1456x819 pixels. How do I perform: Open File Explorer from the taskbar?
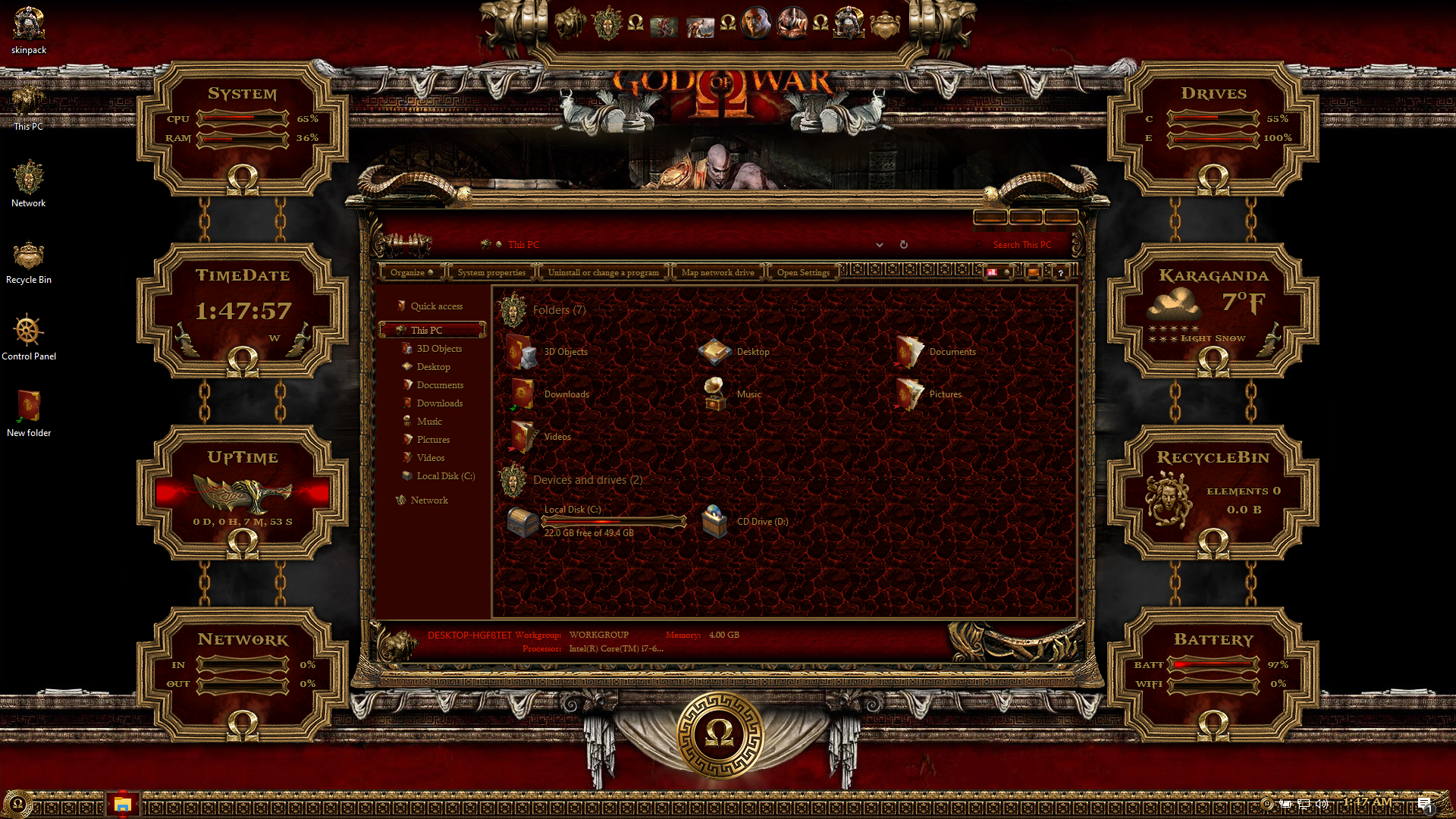tap(123, 804)
